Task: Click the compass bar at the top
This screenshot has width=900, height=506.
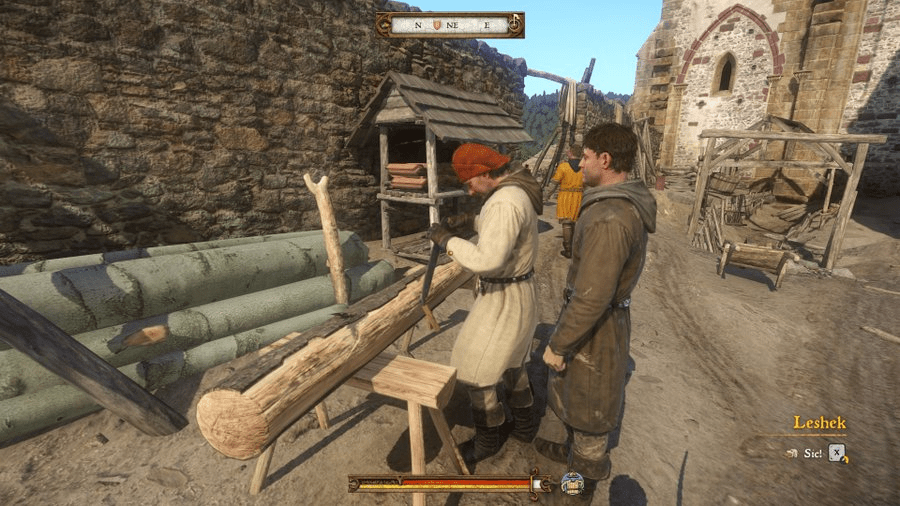Action: [450, 24]
